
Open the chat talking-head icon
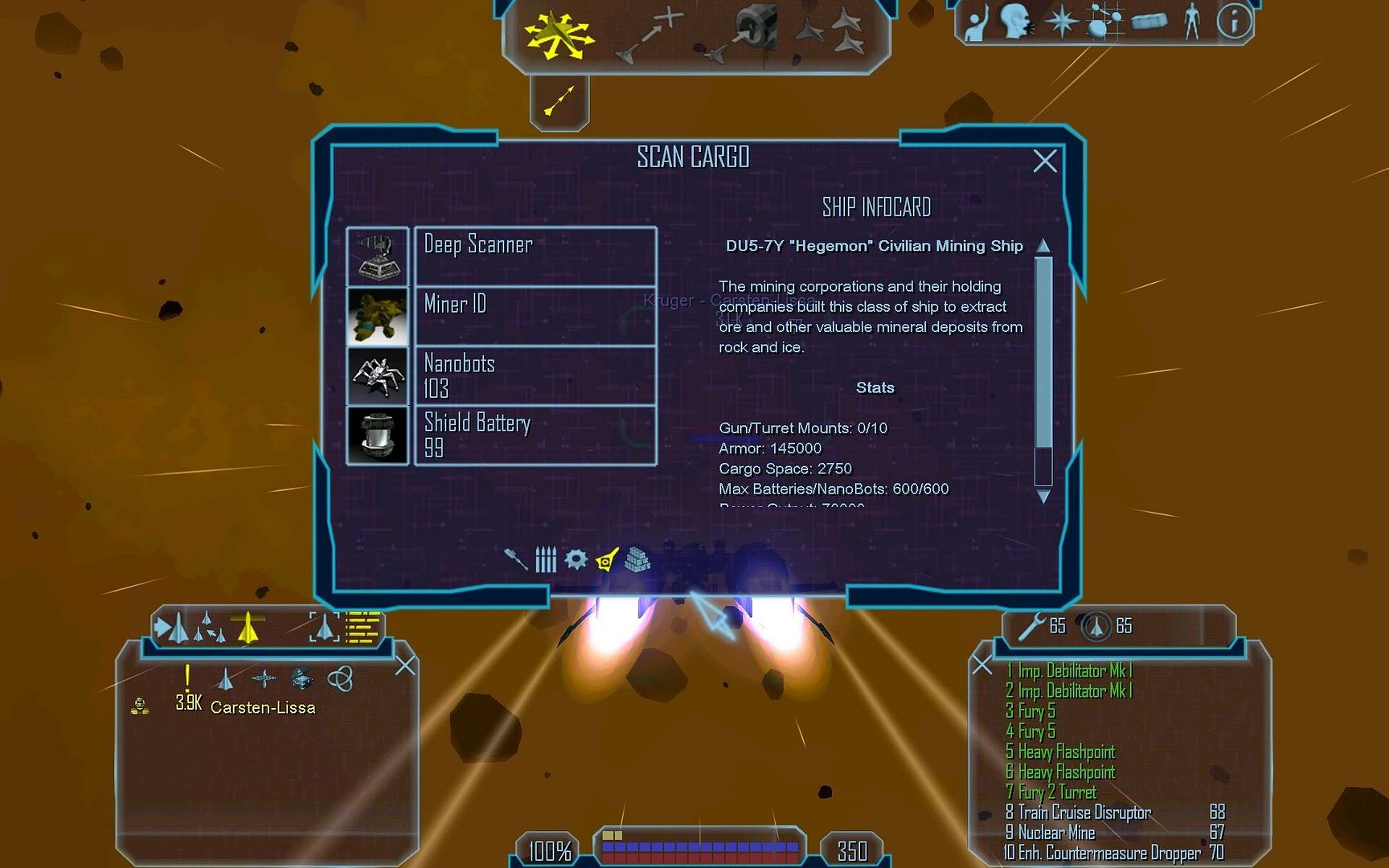pos(1017,22)
